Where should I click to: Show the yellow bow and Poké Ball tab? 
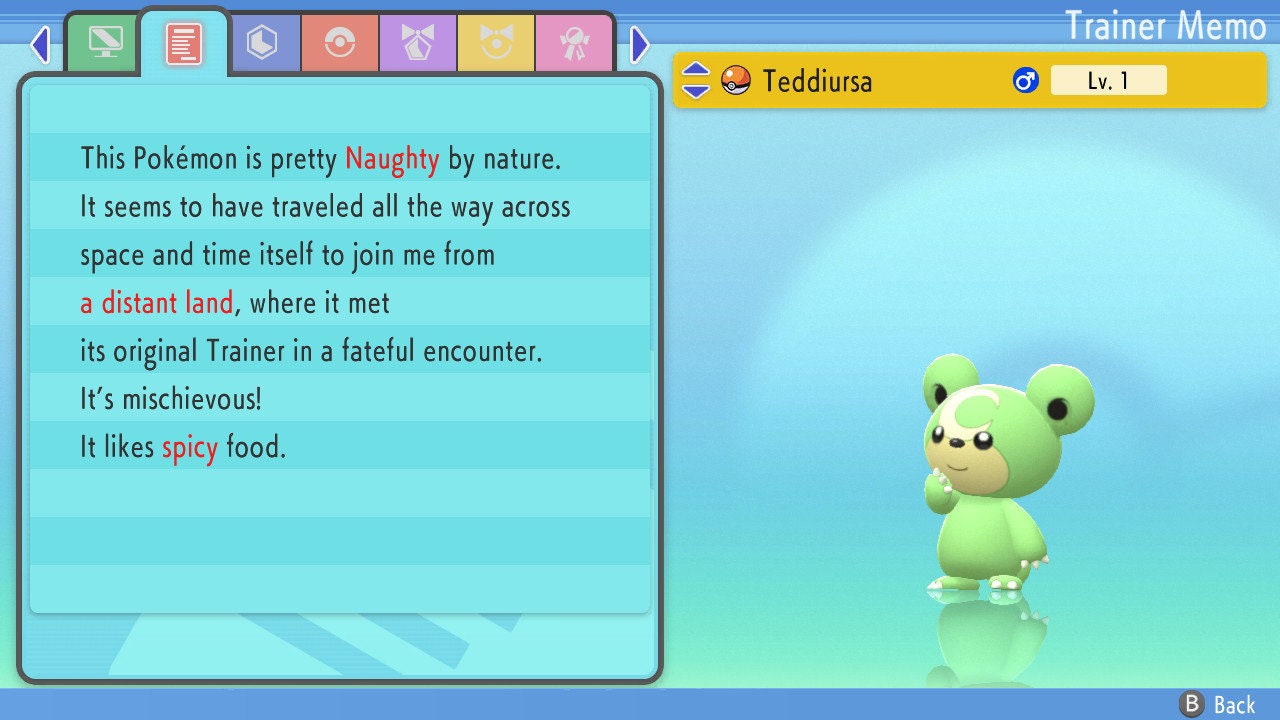[495, 43]
